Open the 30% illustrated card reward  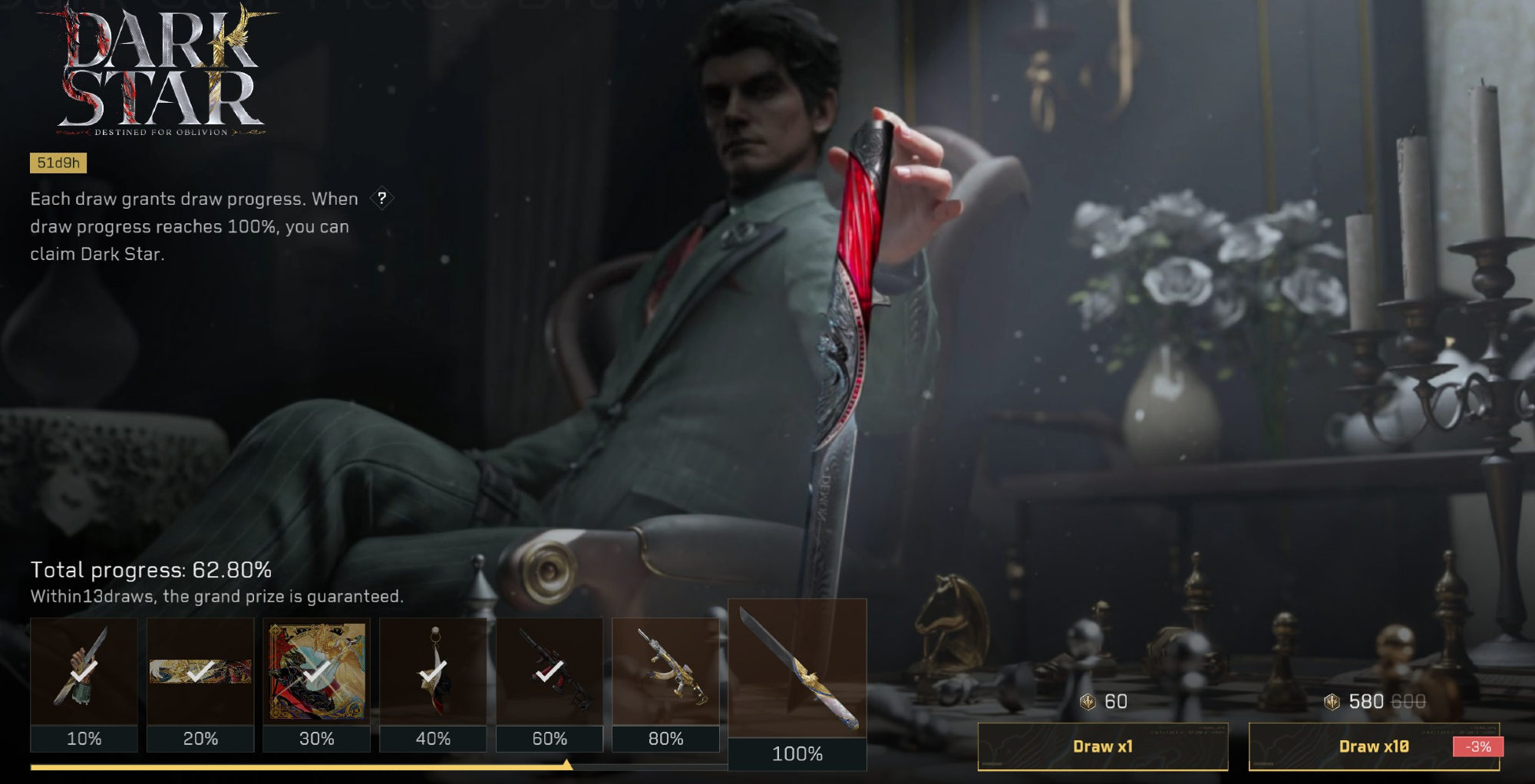[317, 673]
